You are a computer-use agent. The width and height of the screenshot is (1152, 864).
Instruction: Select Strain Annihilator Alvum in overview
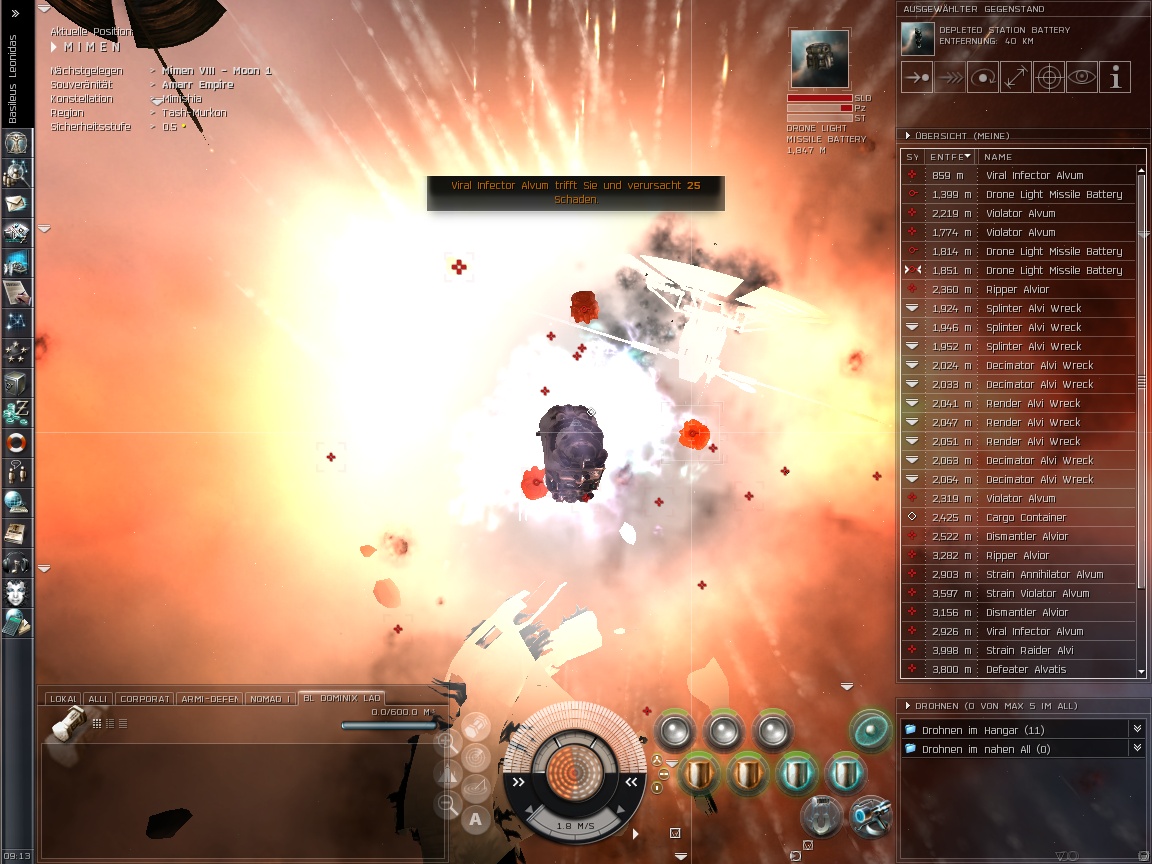[x=1044, y=575]
